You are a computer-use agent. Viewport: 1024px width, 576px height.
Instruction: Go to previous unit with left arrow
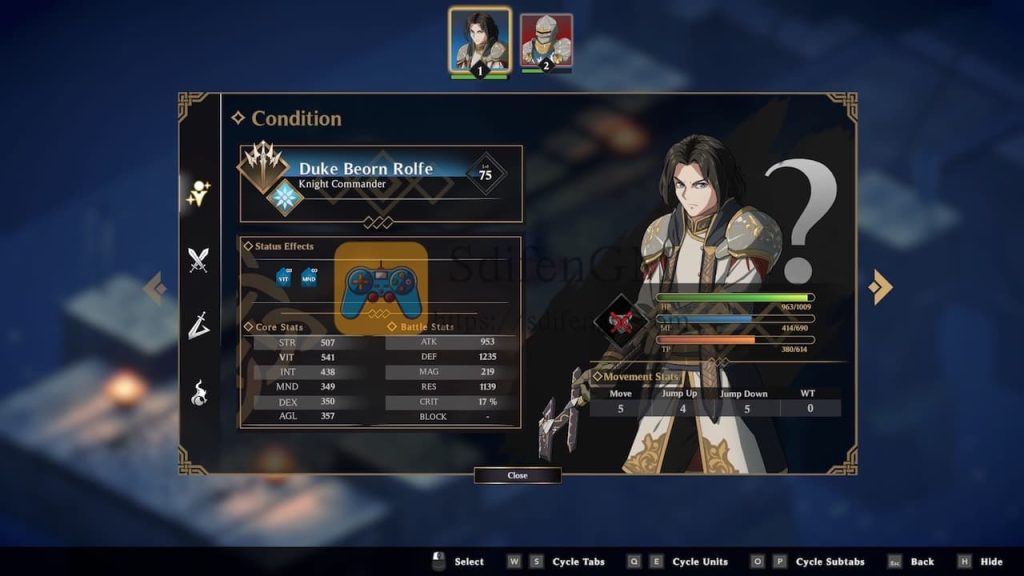coord(155,288)
